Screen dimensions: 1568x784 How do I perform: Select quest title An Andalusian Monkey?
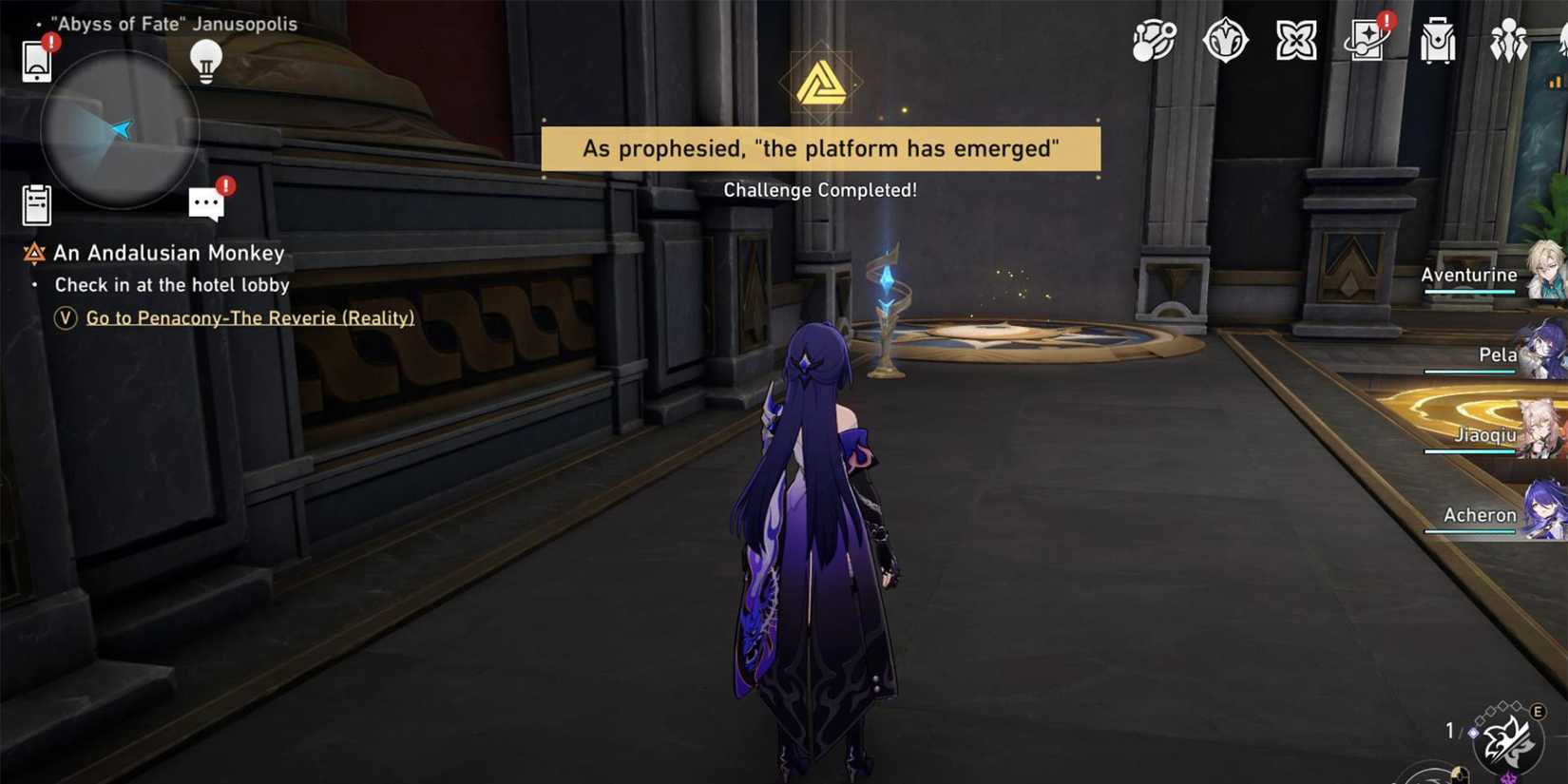pos(169,253)
